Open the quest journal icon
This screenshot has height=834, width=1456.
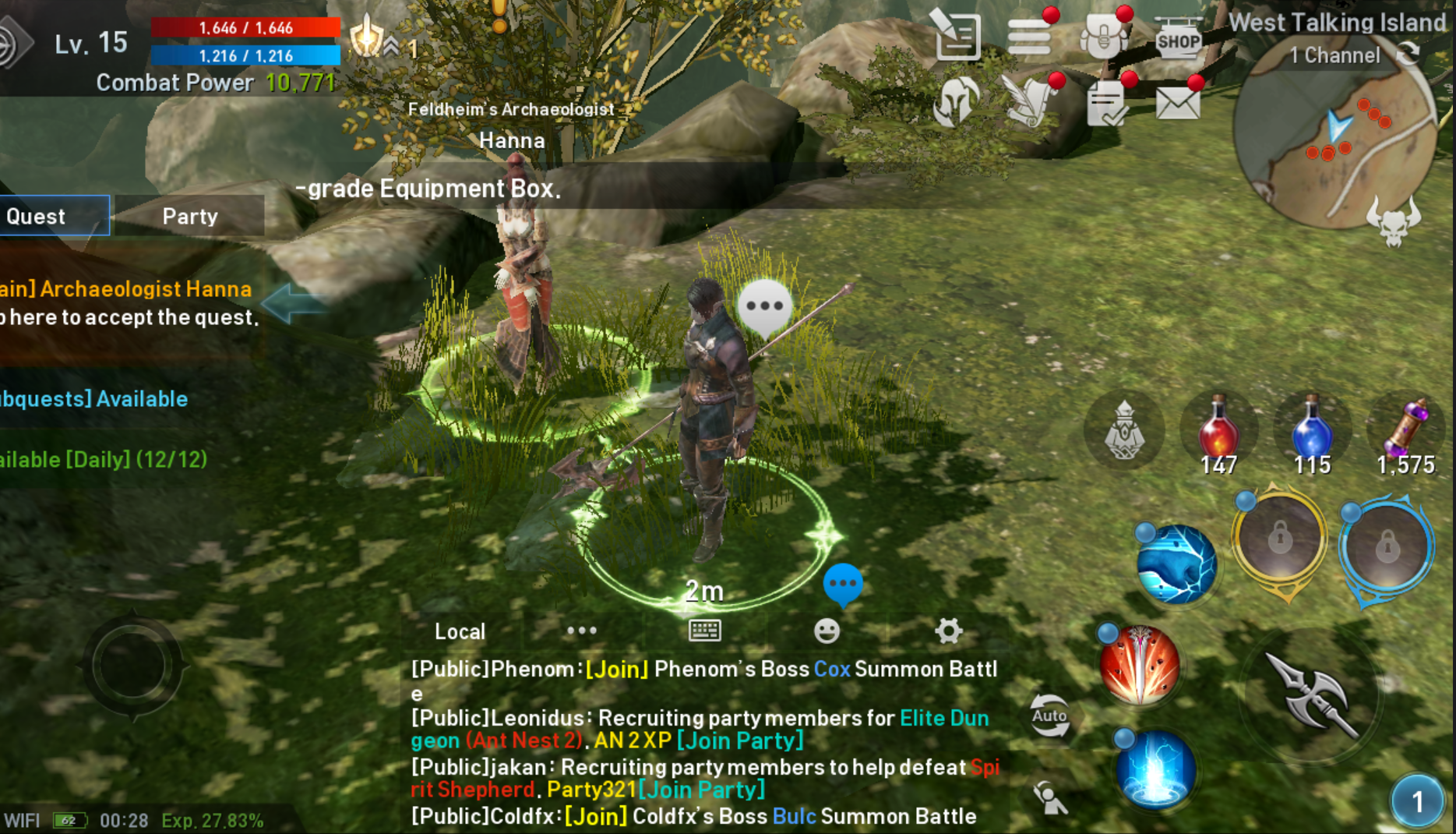point(956,36)
